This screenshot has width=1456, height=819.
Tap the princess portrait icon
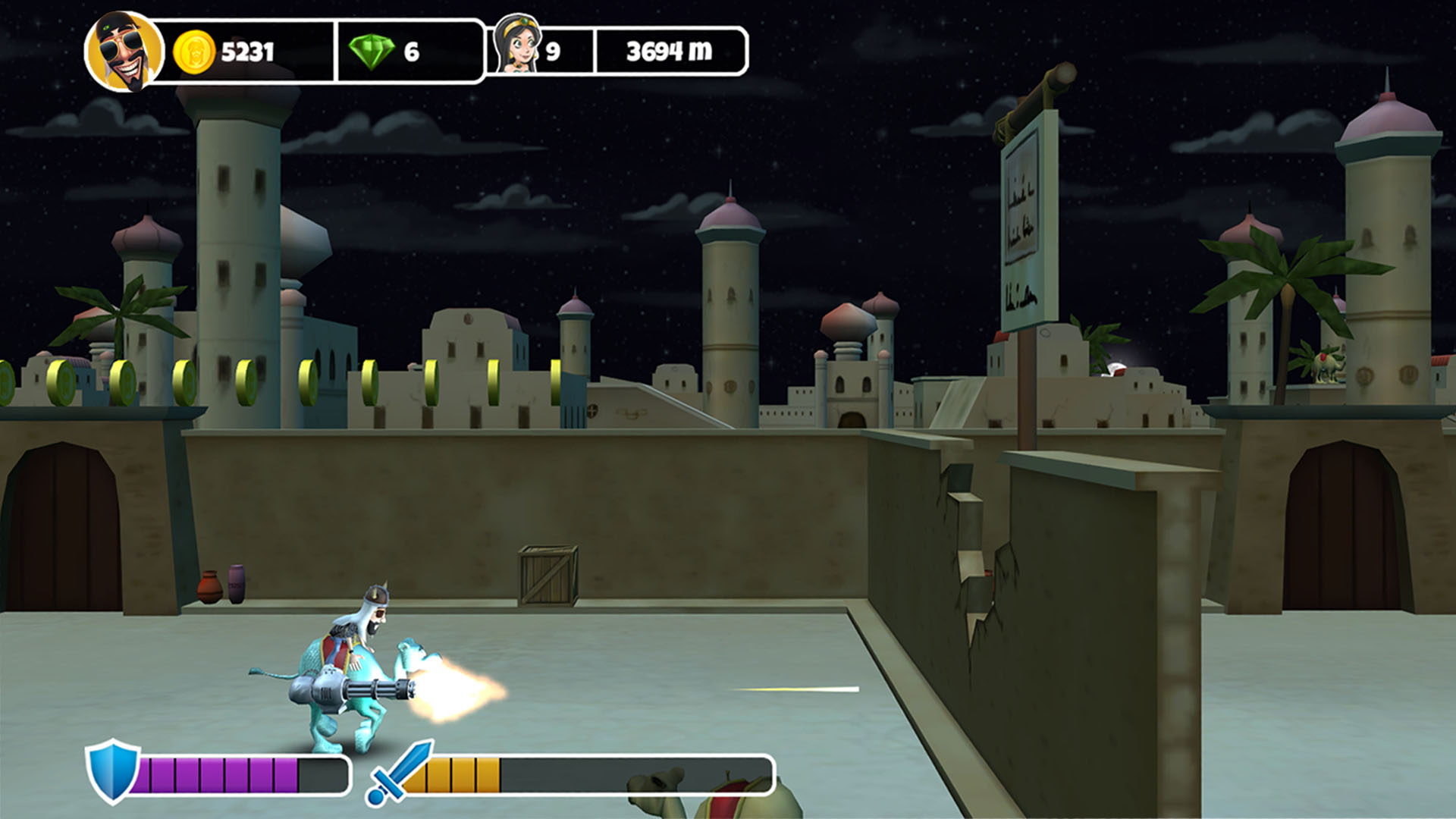(518, 45)
